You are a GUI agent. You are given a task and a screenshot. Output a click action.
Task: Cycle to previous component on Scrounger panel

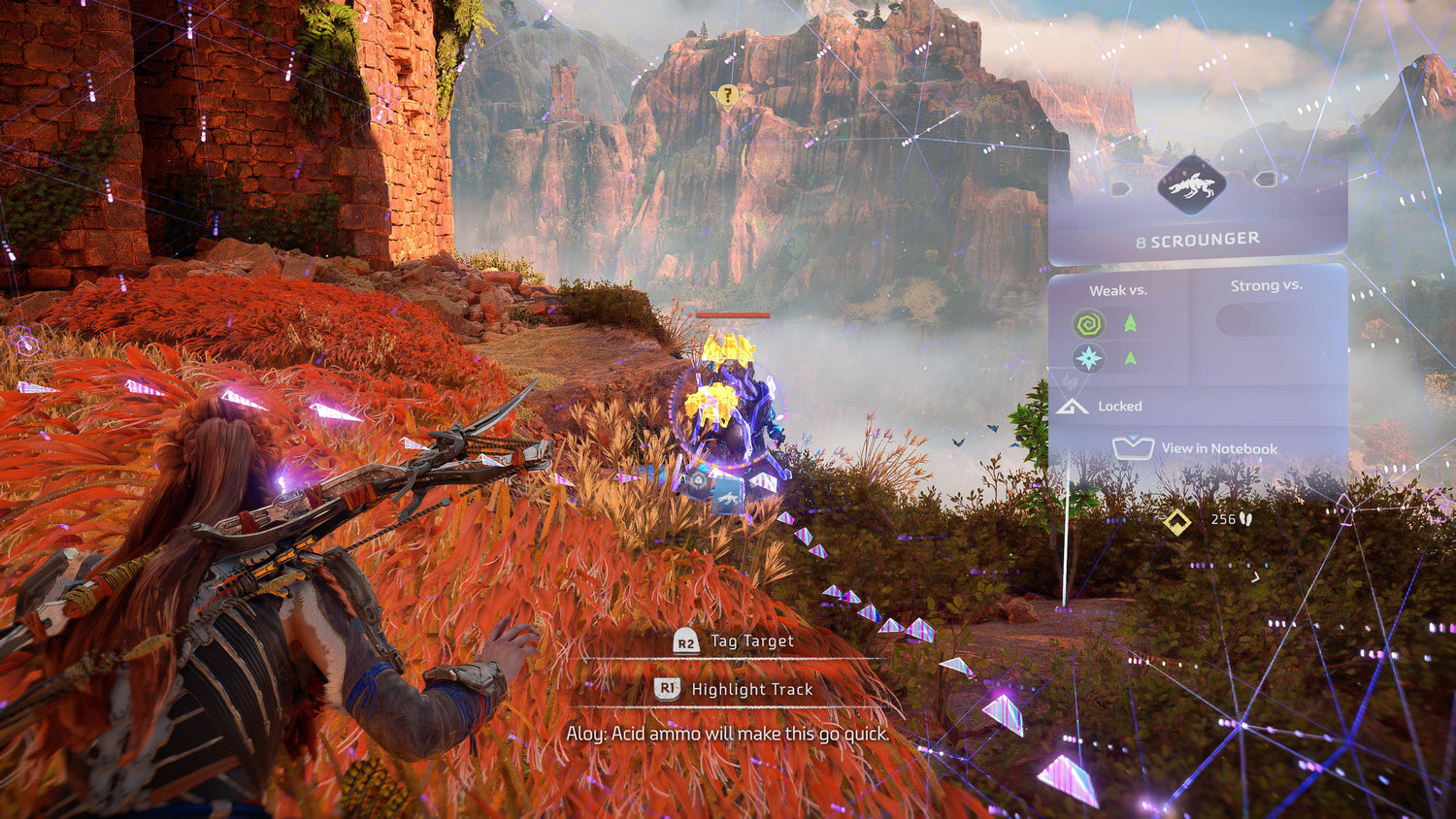tap(1119, 188)
